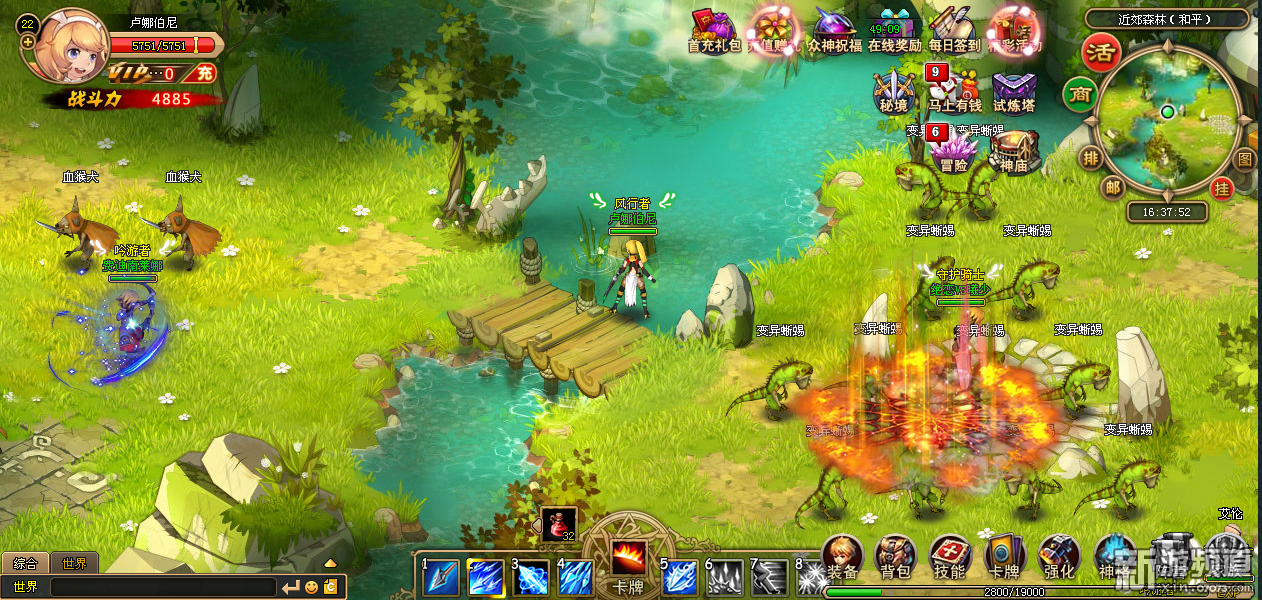
Task: Open the 试炼塔 trial tower
Action: 1014,89
